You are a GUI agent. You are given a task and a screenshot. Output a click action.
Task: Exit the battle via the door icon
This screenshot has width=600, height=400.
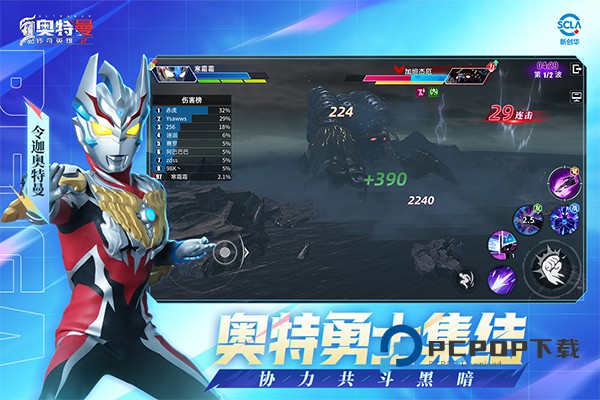pyautogui.click(x=577, y=71)
